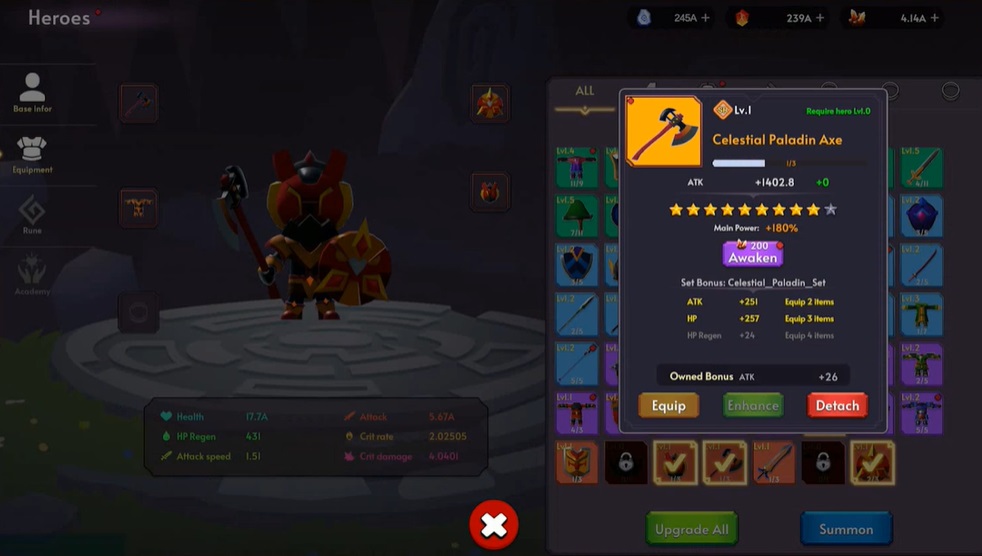The image size is (982, 556).
Task: Select the equipped red helmet slot
Action: click(490, 102)
